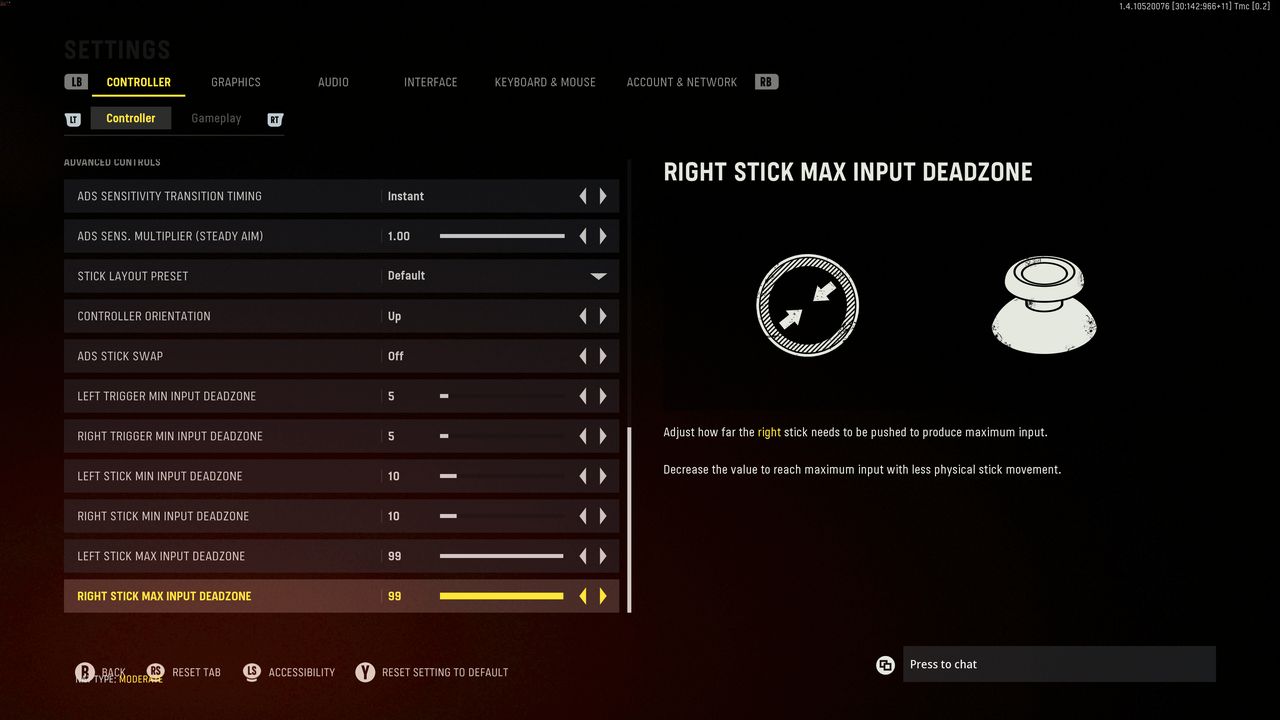This screenshot has height=720, width=1280.
Task: Set the Left Trigger Min Input Deadzone slider
Action: coord(502,396)
